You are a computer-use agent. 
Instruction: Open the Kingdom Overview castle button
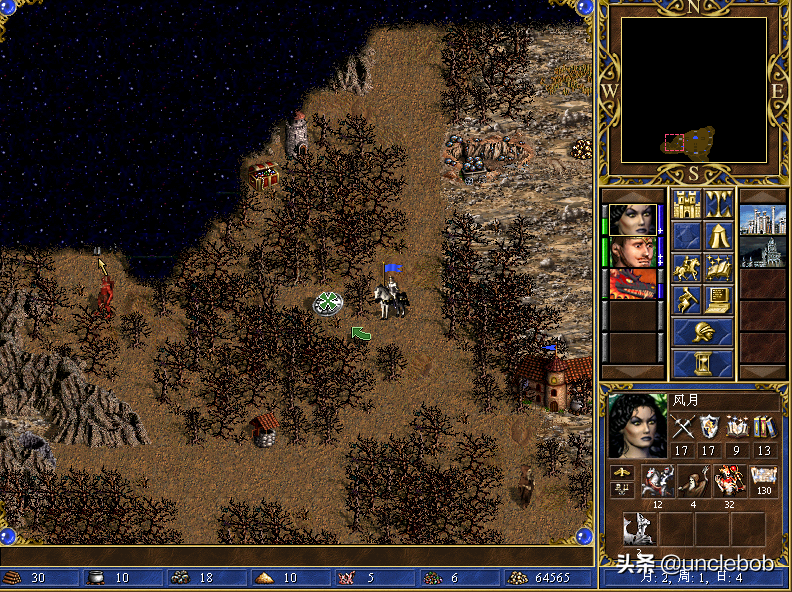pos(686,205)
